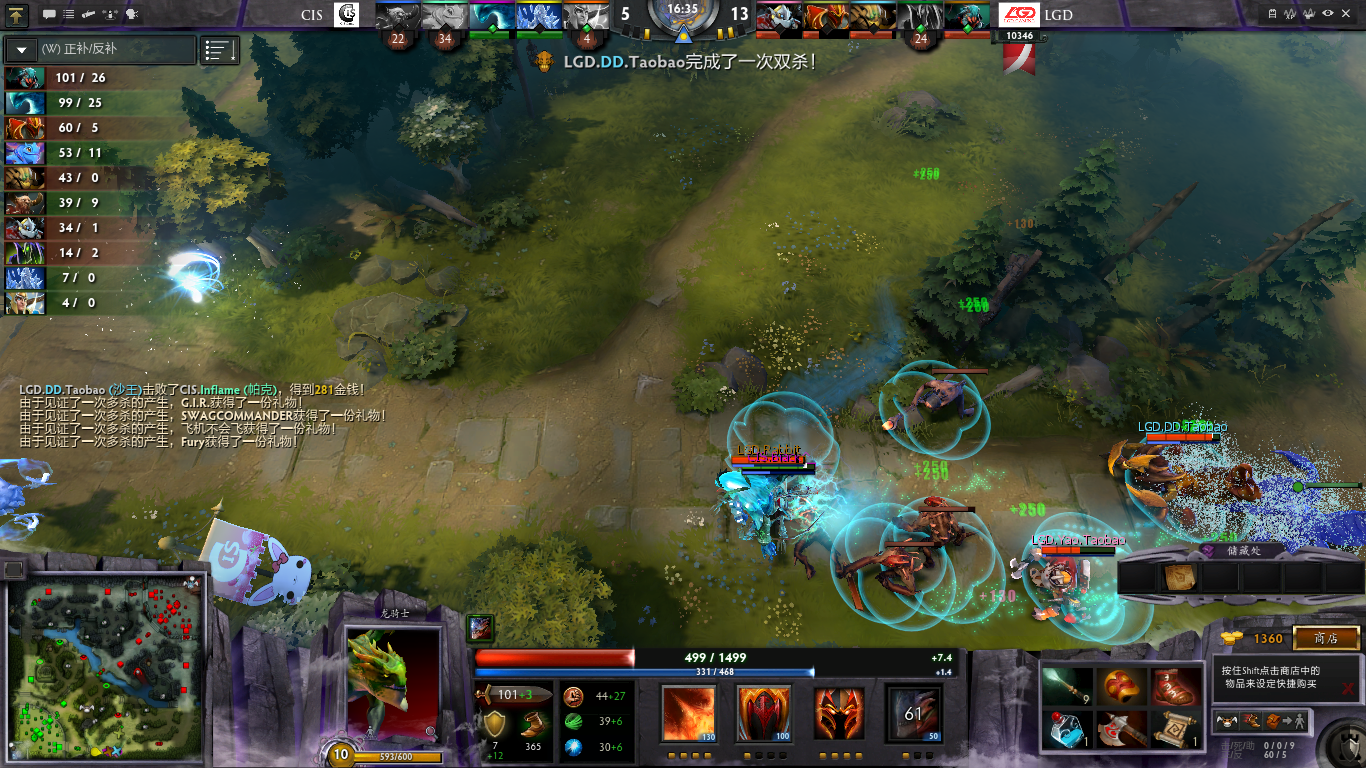
Task: Activate the Dragon Tail ability
Action: 764,714
